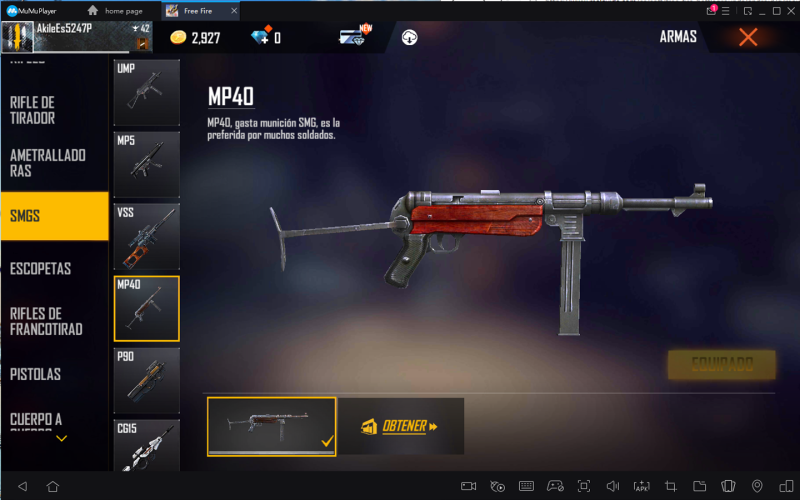Open the NEW card pass icon
The width and height of the screenshot is (800, 500).
point(354,38)
